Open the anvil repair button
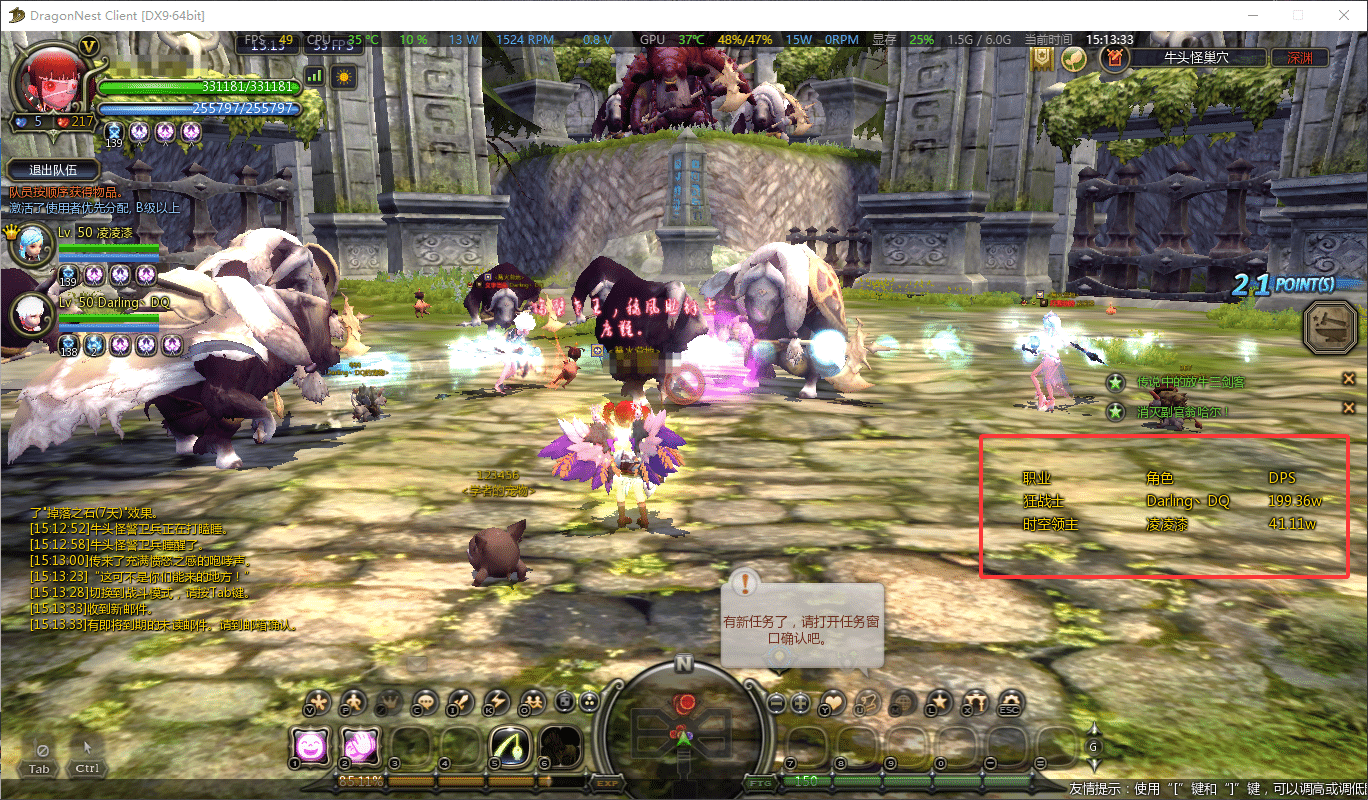The image size is (1368, 800). (1331, 328)
